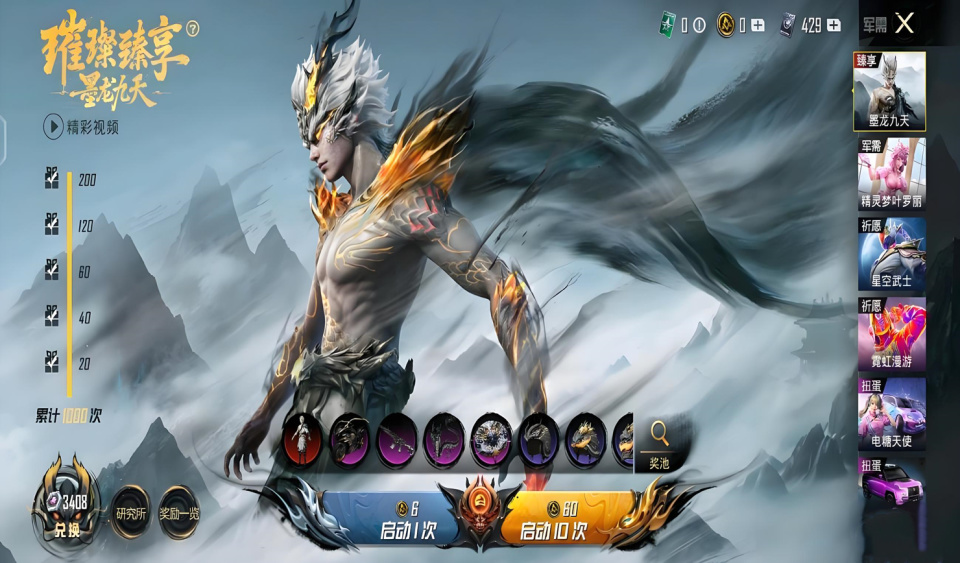Open the 霓虹漫游 wish event
The height and width of the screenshot is (563, 960).
pyautogui.click(x=890, y=332)
